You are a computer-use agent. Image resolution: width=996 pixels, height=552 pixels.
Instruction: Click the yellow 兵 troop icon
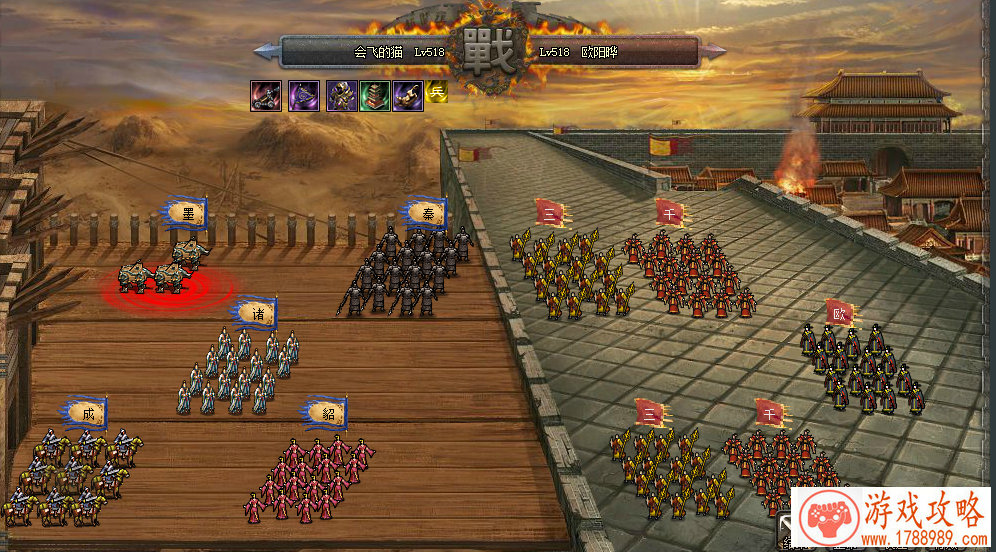(437, 92)
